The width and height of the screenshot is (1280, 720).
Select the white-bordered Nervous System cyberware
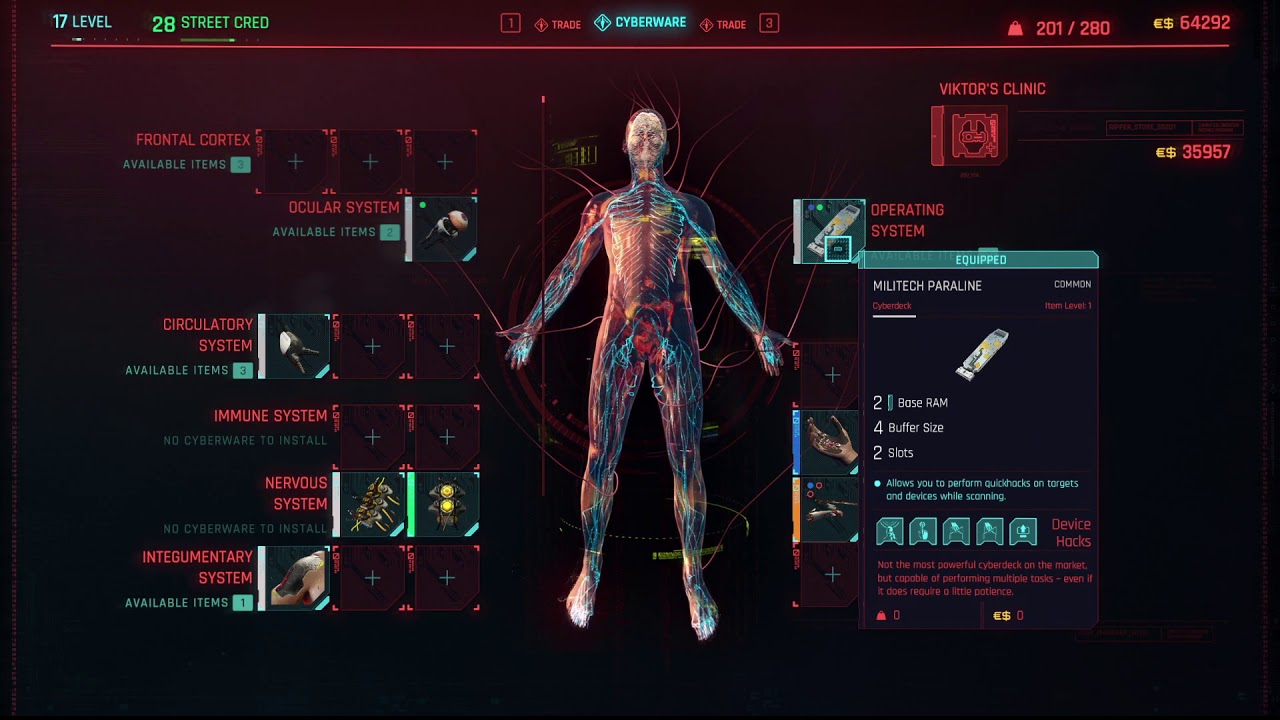[x=370, y=504]
